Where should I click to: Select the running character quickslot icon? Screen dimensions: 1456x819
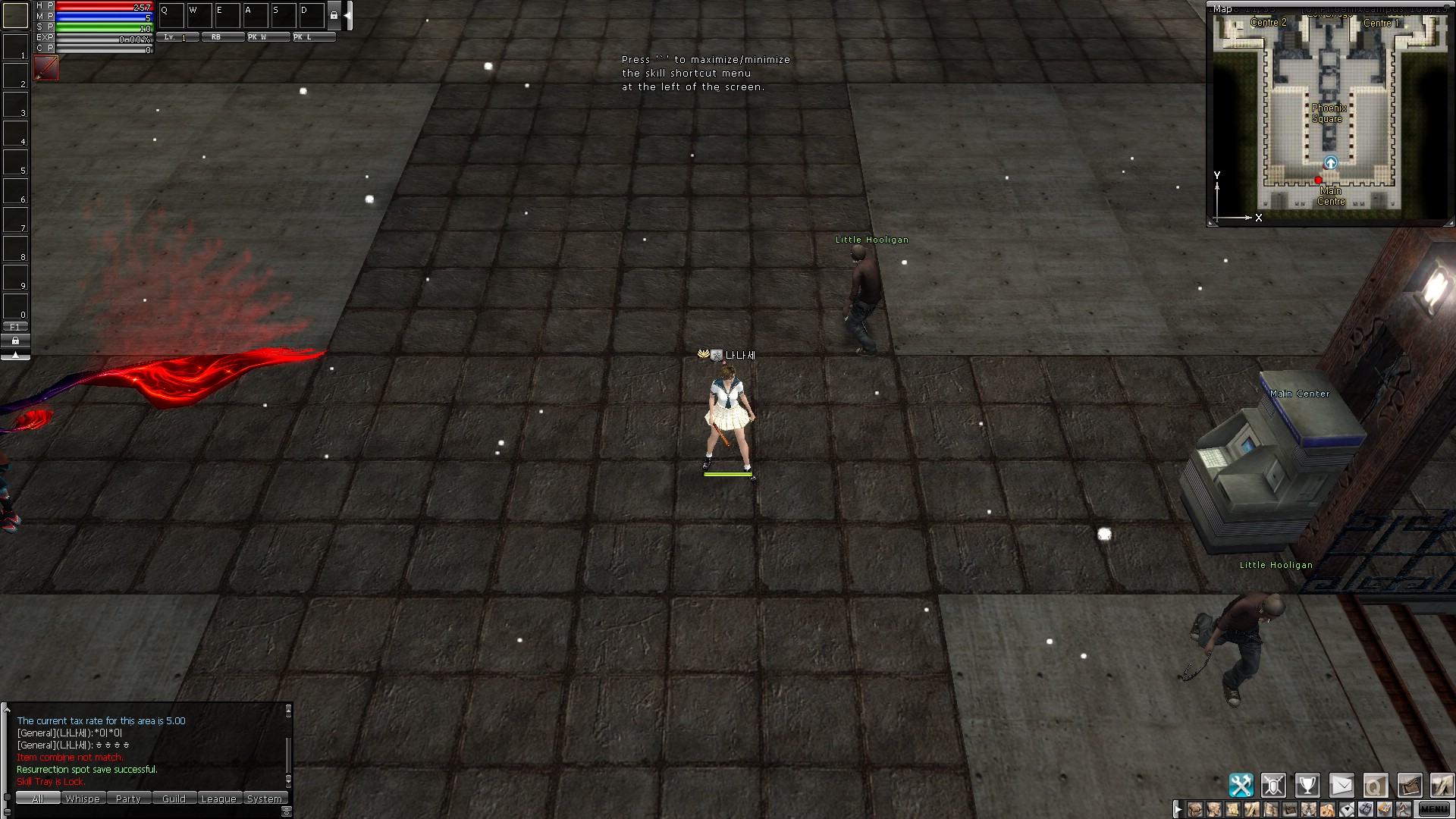(x=1404, y=809)
